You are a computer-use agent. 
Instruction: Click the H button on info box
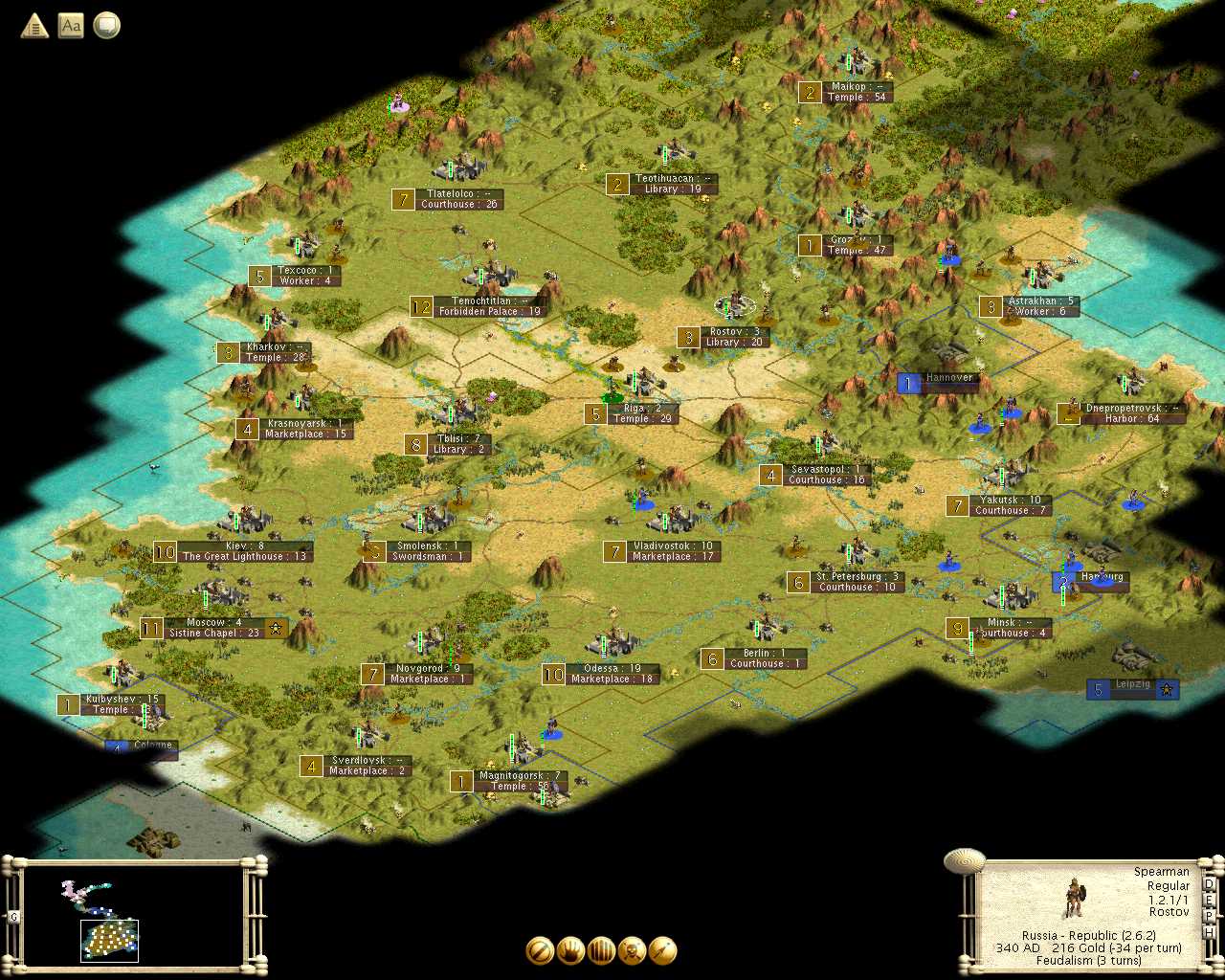point(1209,931)
